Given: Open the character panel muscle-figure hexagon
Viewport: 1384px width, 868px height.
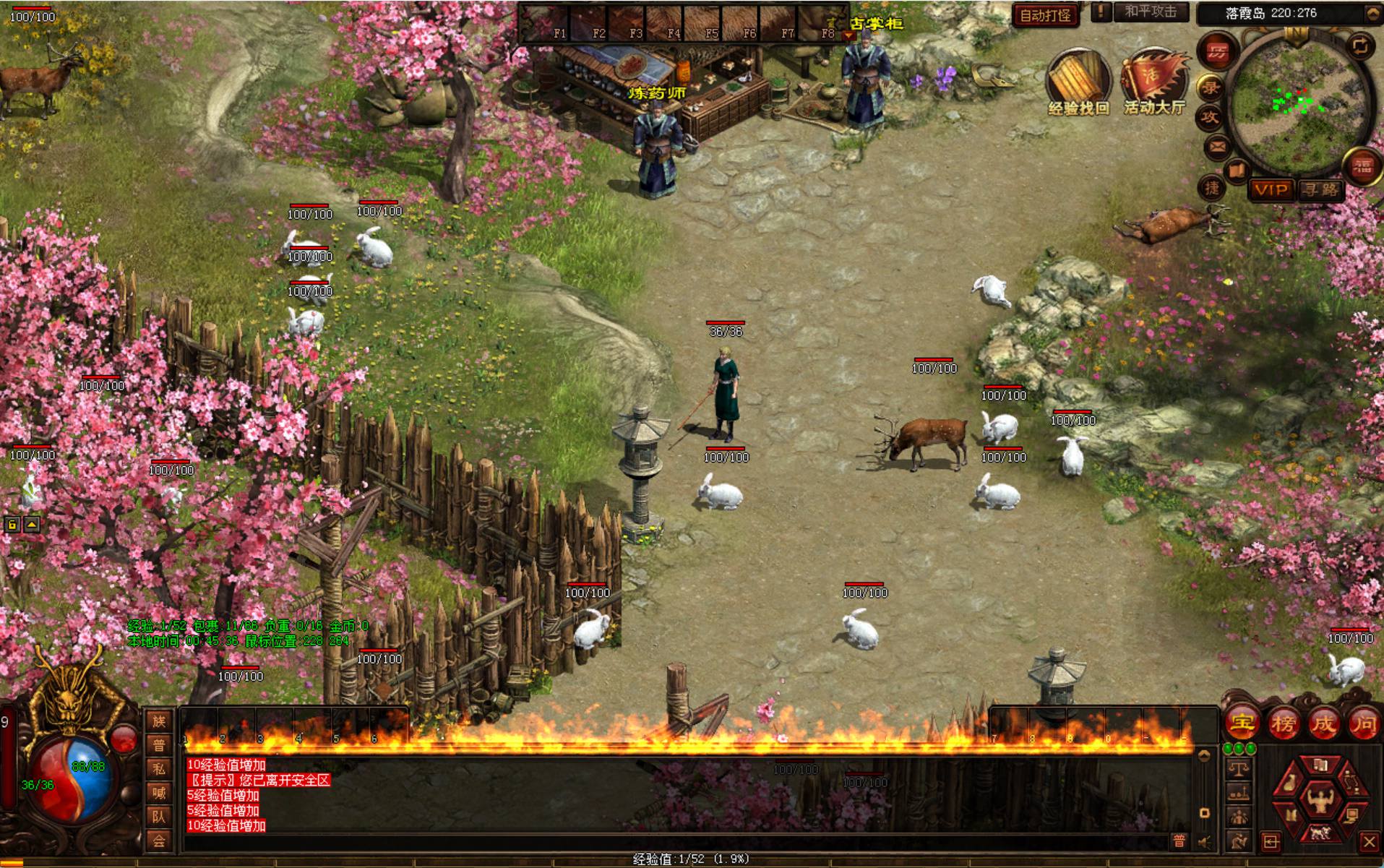Looking at the screenshot, I should tap(1320, 801).
